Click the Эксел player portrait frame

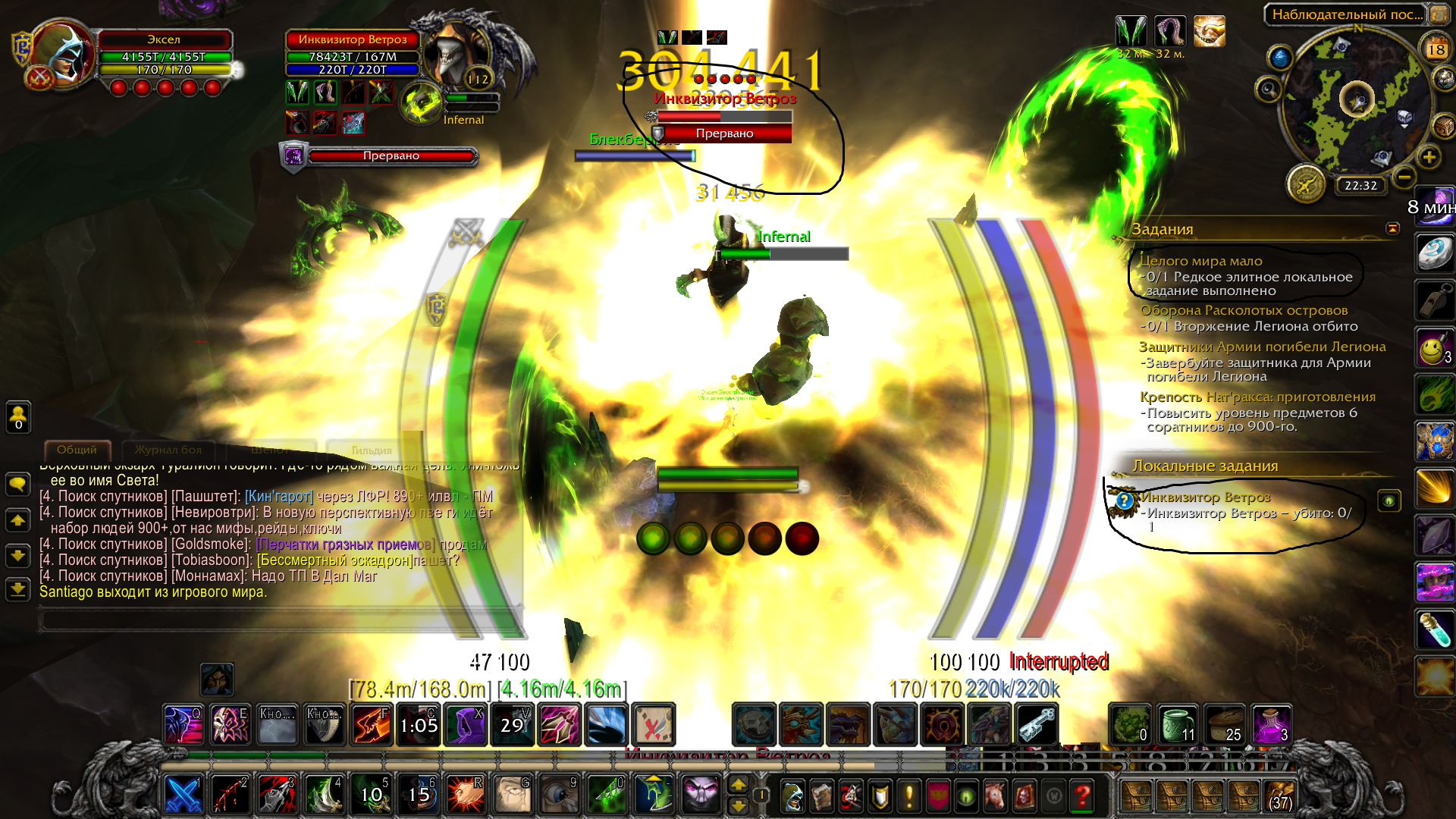(61, 57)
